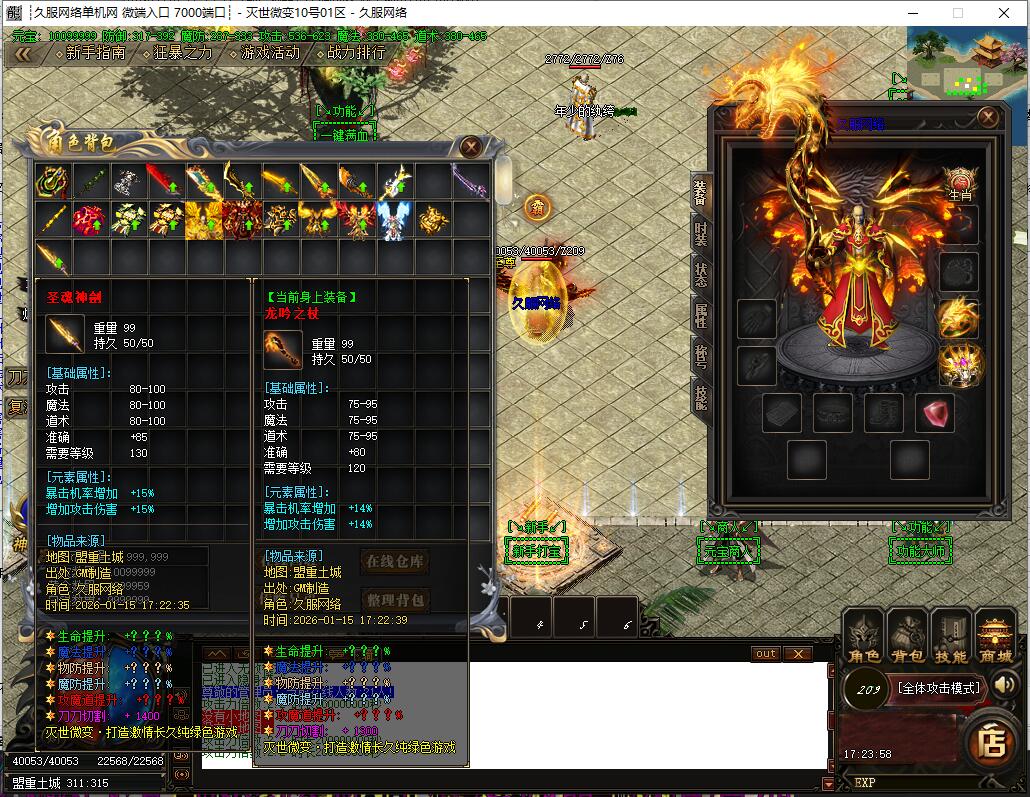1030x797 pixels.
Task: Switch to the 状态 status tab
Action: 700,274
